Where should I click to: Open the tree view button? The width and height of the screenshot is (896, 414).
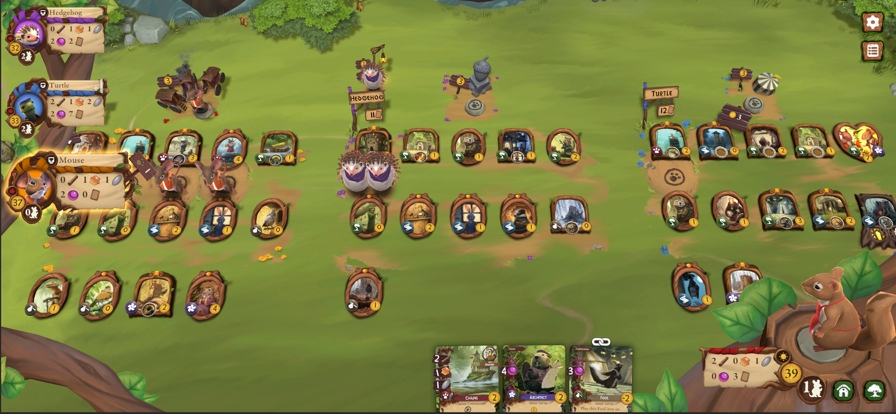coord(874,391)
